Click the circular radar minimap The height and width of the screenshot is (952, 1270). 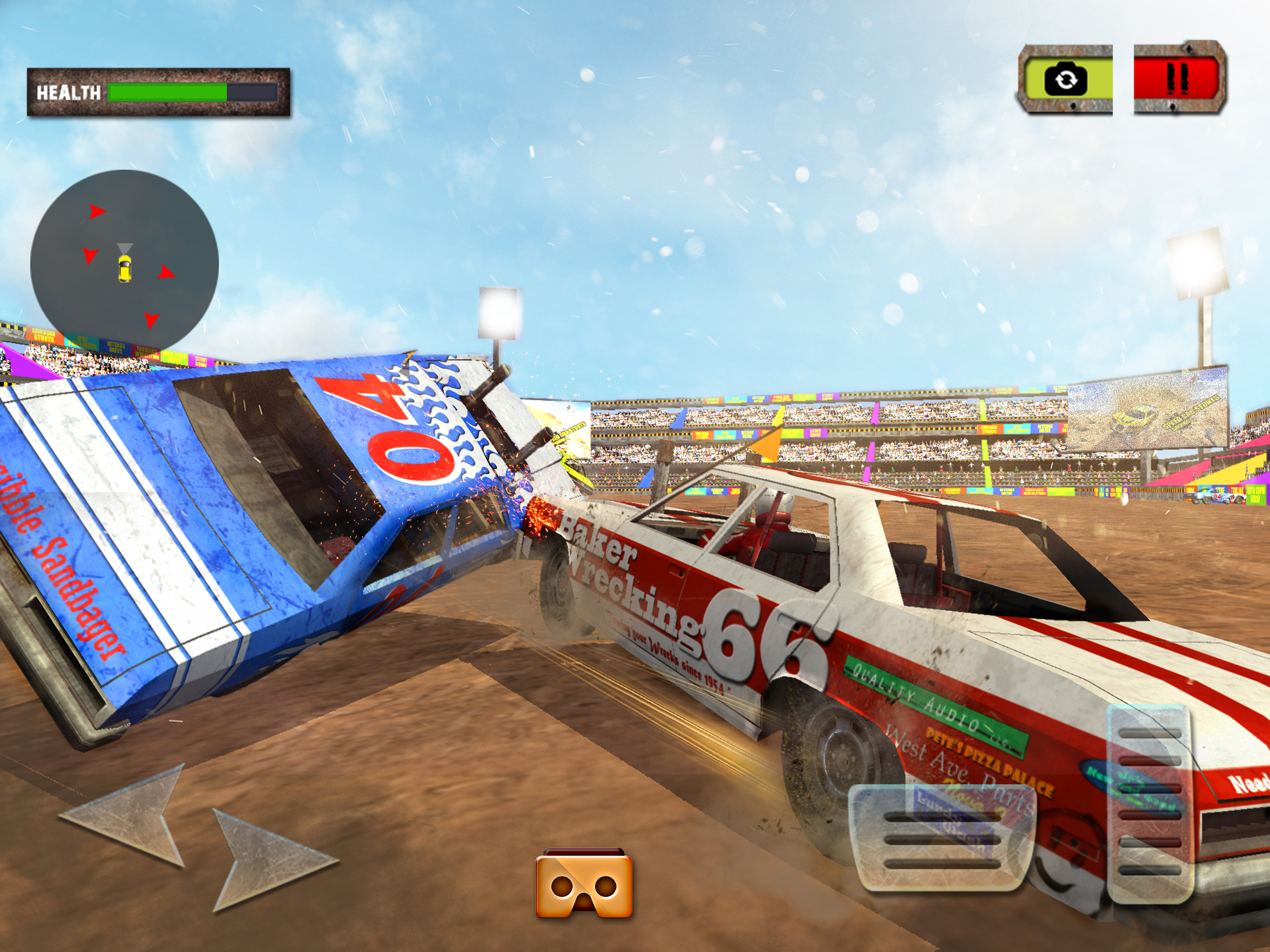click(x=125, y=264)
